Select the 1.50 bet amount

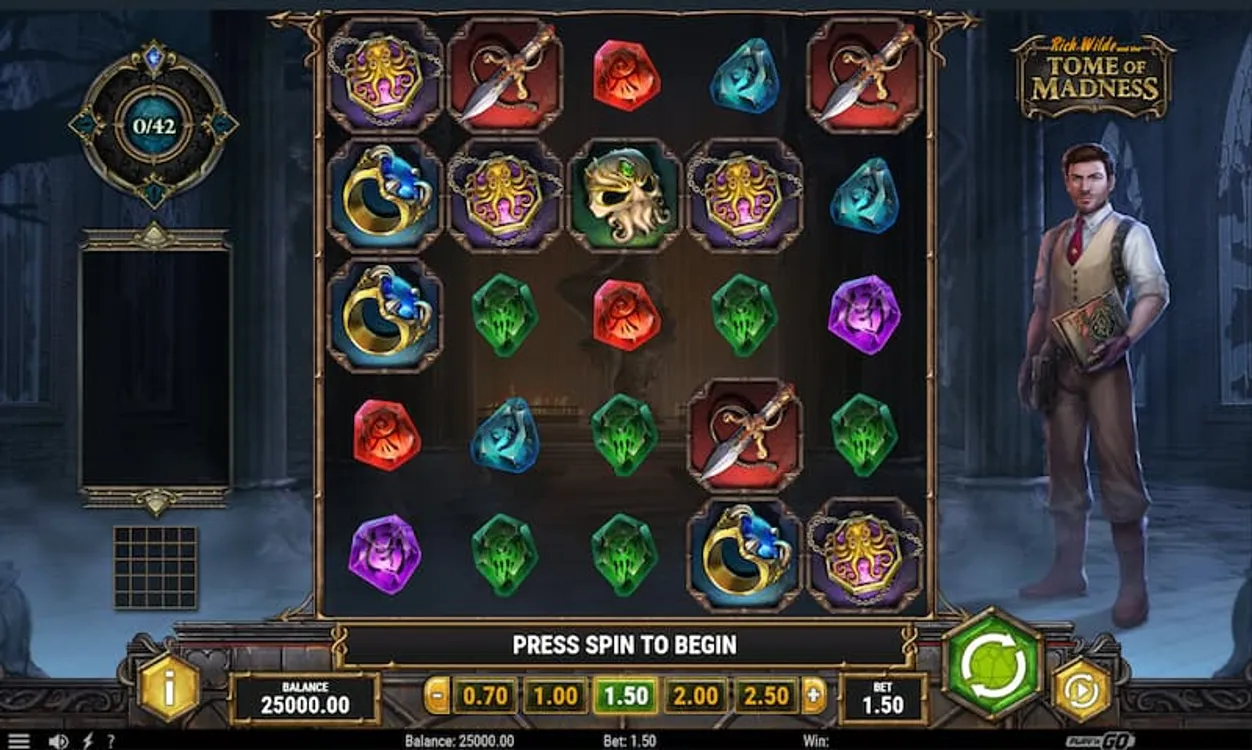point(626,696)
